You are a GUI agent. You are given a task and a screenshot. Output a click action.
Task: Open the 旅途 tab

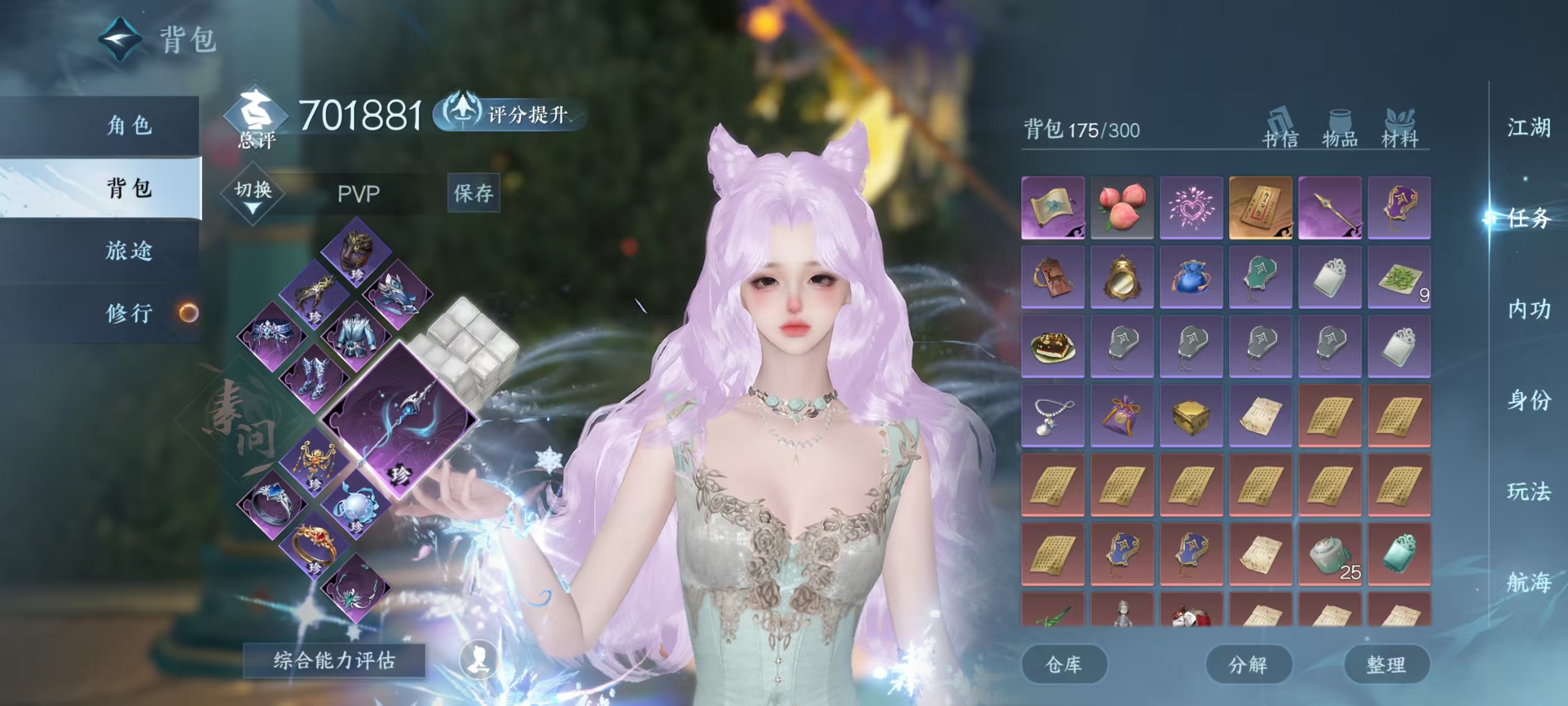tap(129, 250)
